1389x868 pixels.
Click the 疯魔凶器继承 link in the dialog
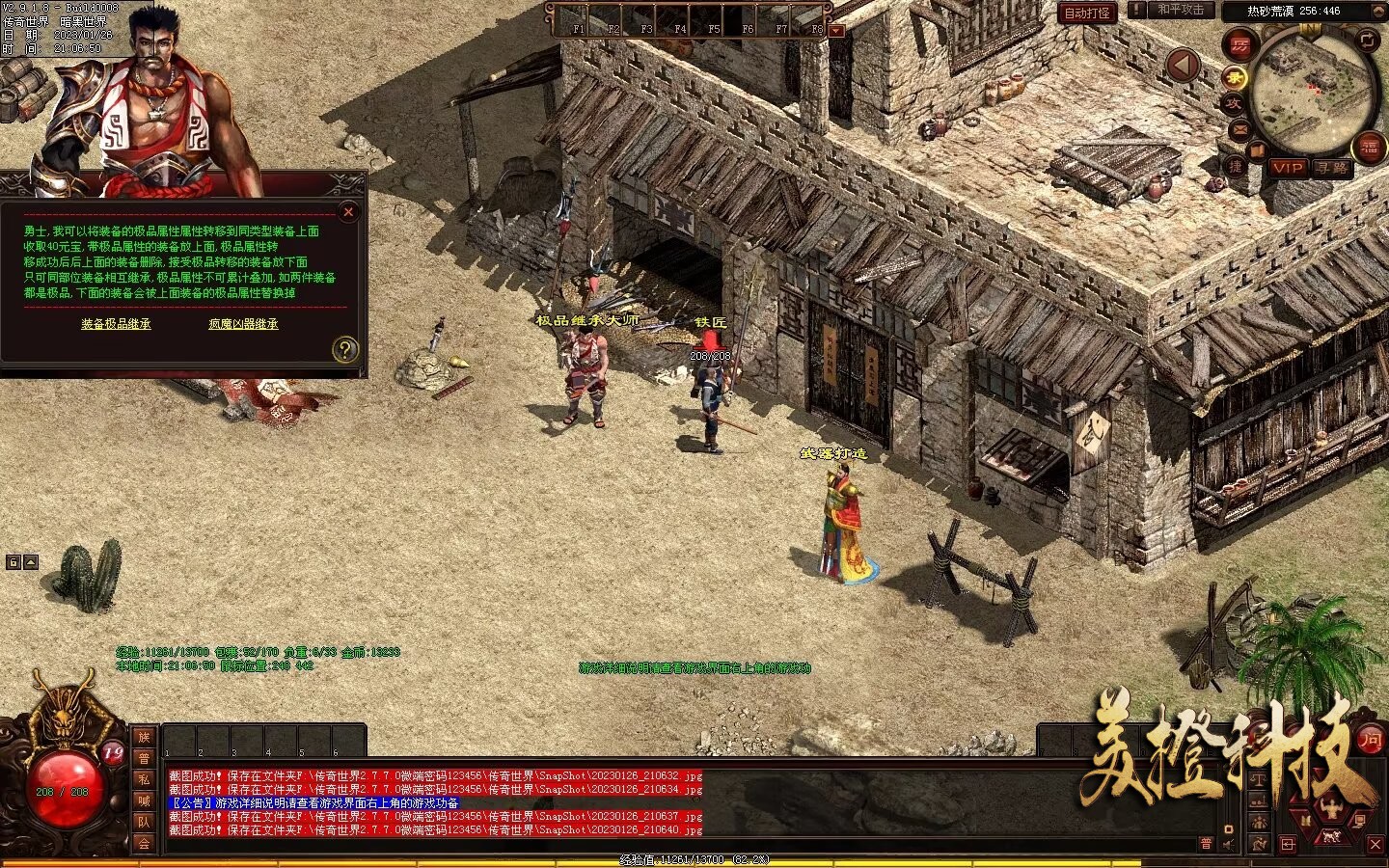pos(242,325)
